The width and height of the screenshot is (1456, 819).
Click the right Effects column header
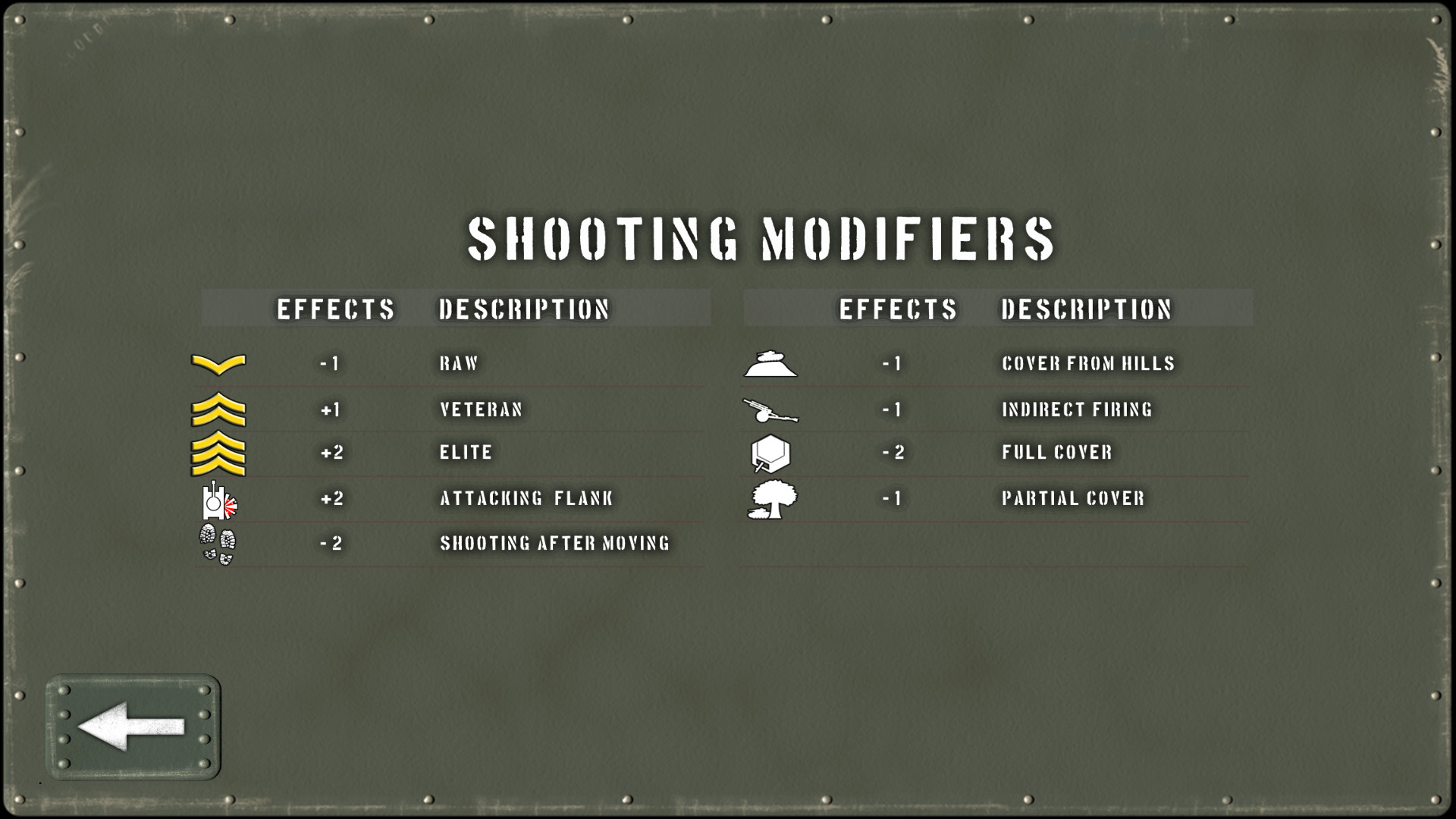click(x=899, y=309)
